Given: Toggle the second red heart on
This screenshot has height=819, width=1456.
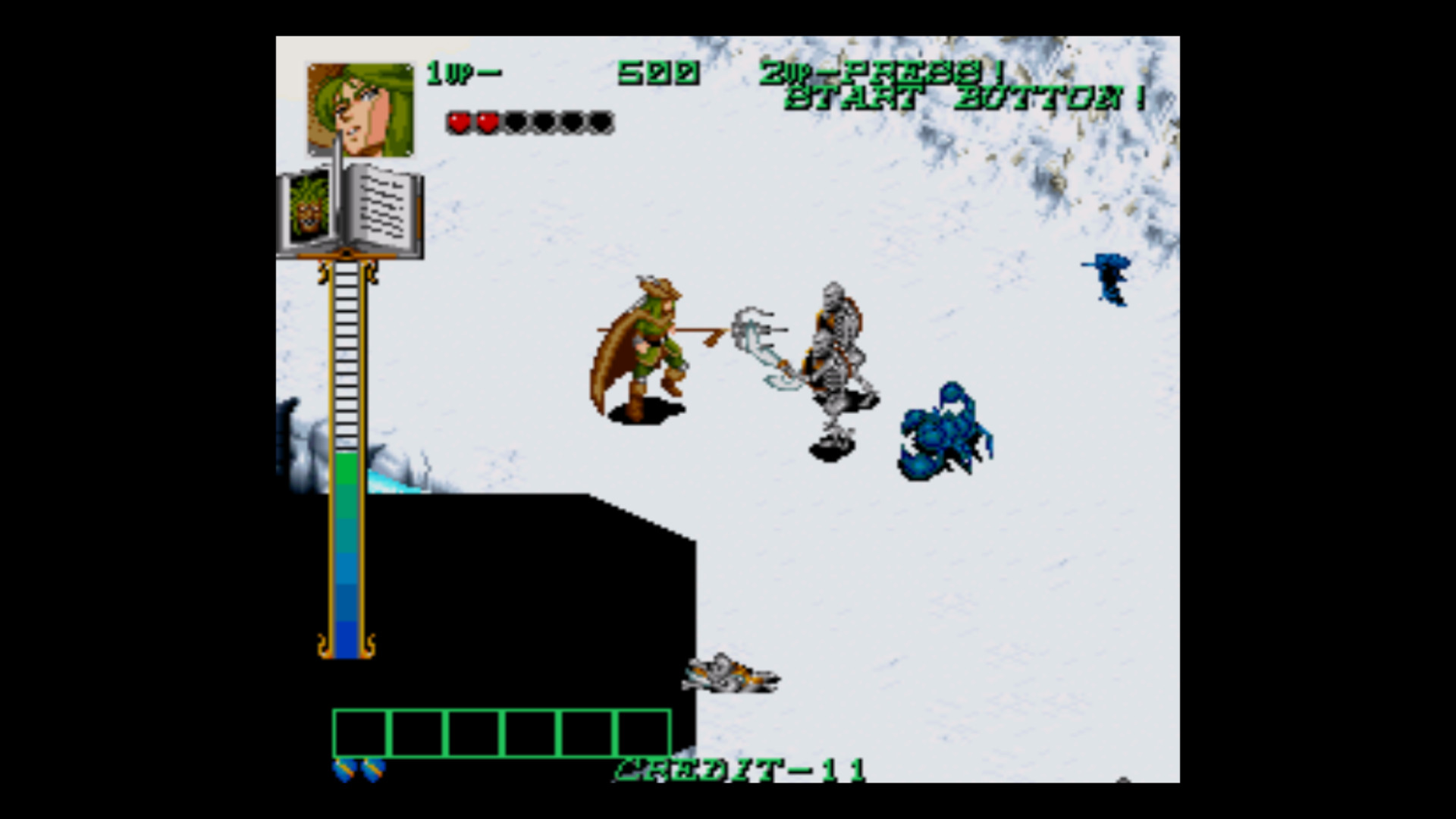Looking at the screenshot, I should 489,121.
